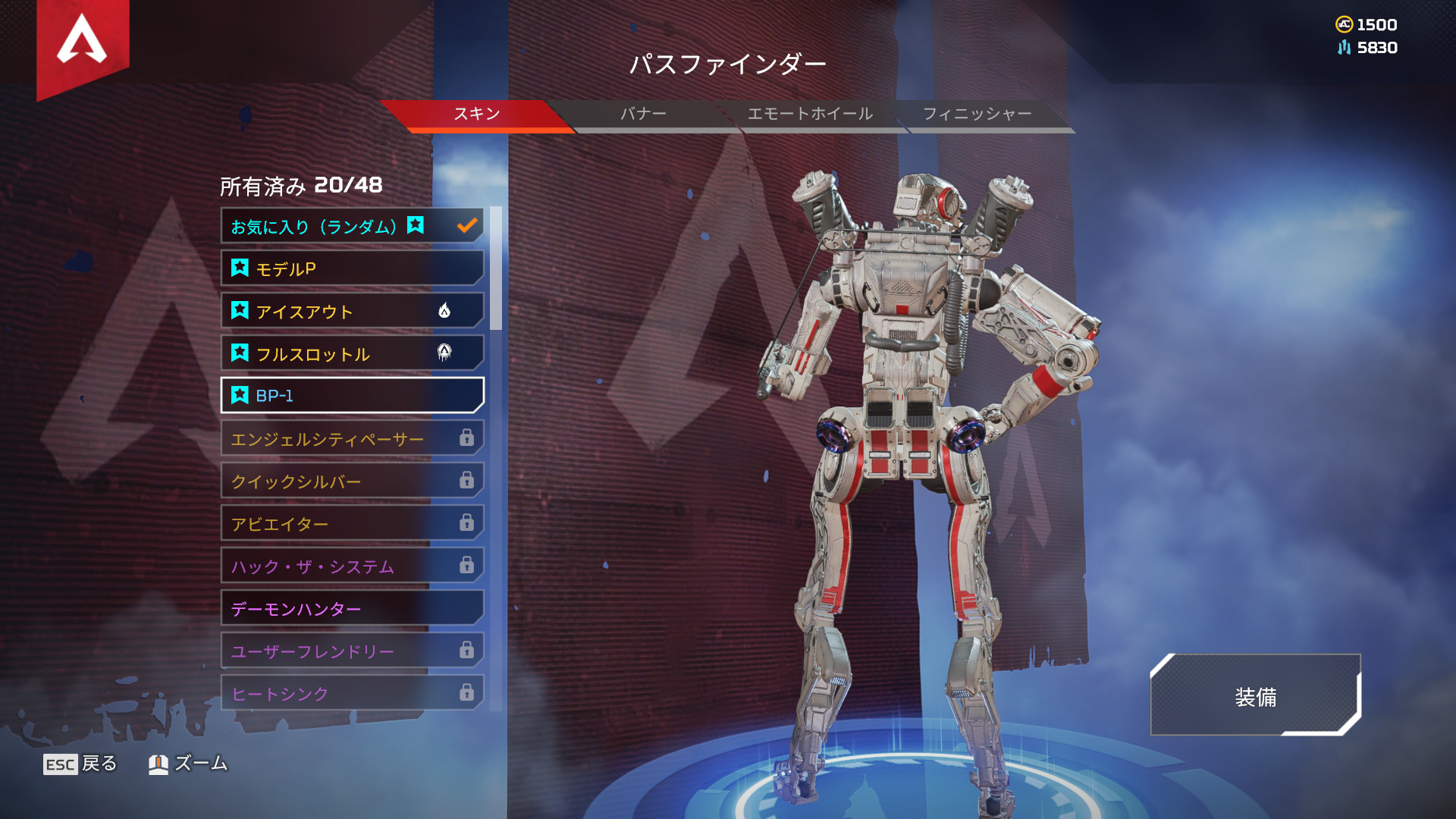The image size is (1456, 819).
Task: Switch to the スキン tab
Action: [x=476, y=114]
